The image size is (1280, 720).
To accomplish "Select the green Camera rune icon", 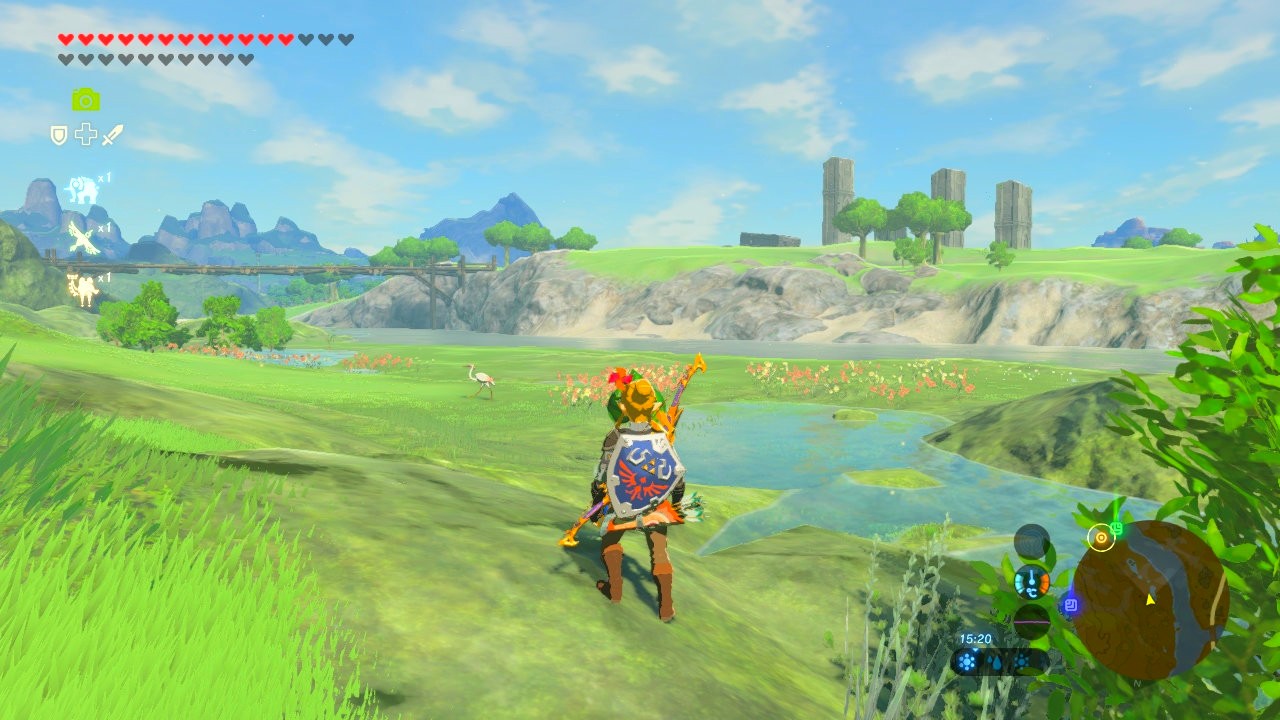I will coord(86,99).
